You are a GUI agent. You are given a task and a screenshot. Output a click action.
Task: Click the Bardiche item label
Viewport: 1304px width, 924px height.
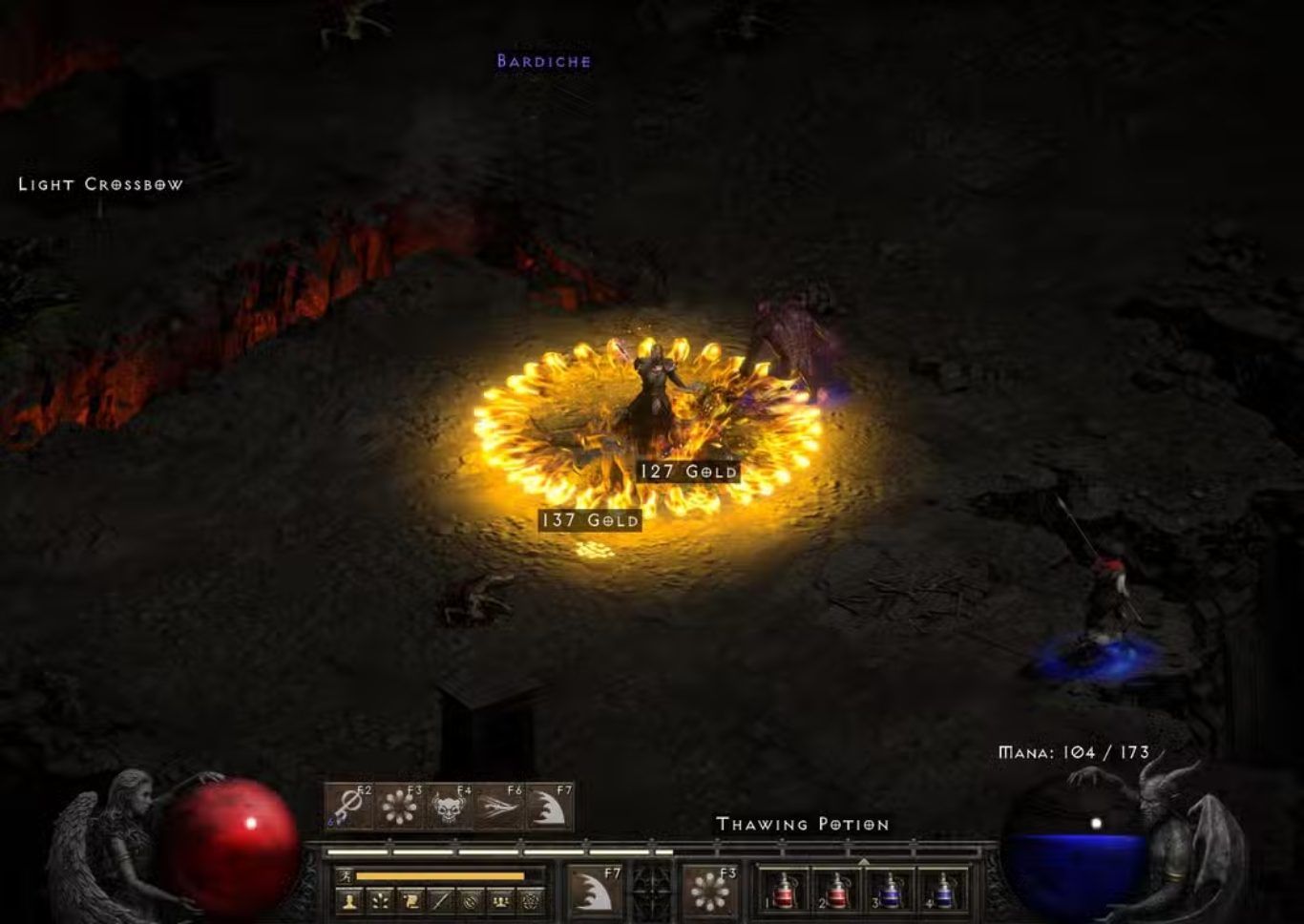point(543,61)
